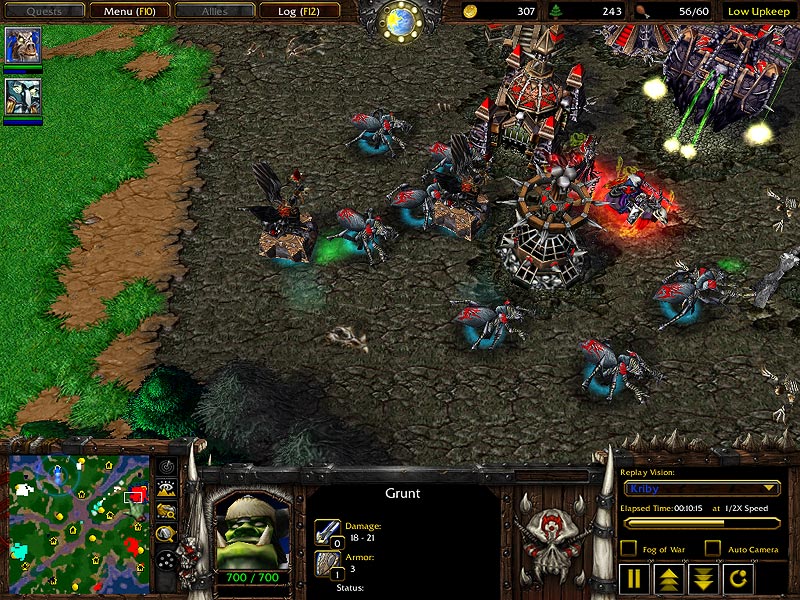The width and height of the screenshot is (800, 600).
Task: Toggle minimap terrain display button
Action: click(167, 489)
